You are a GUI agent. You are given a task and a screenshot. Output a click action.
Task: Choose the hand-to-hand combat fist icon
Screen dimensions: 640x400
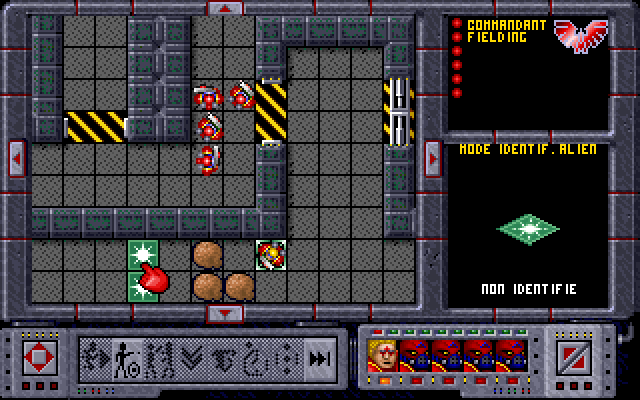point(224,356)
